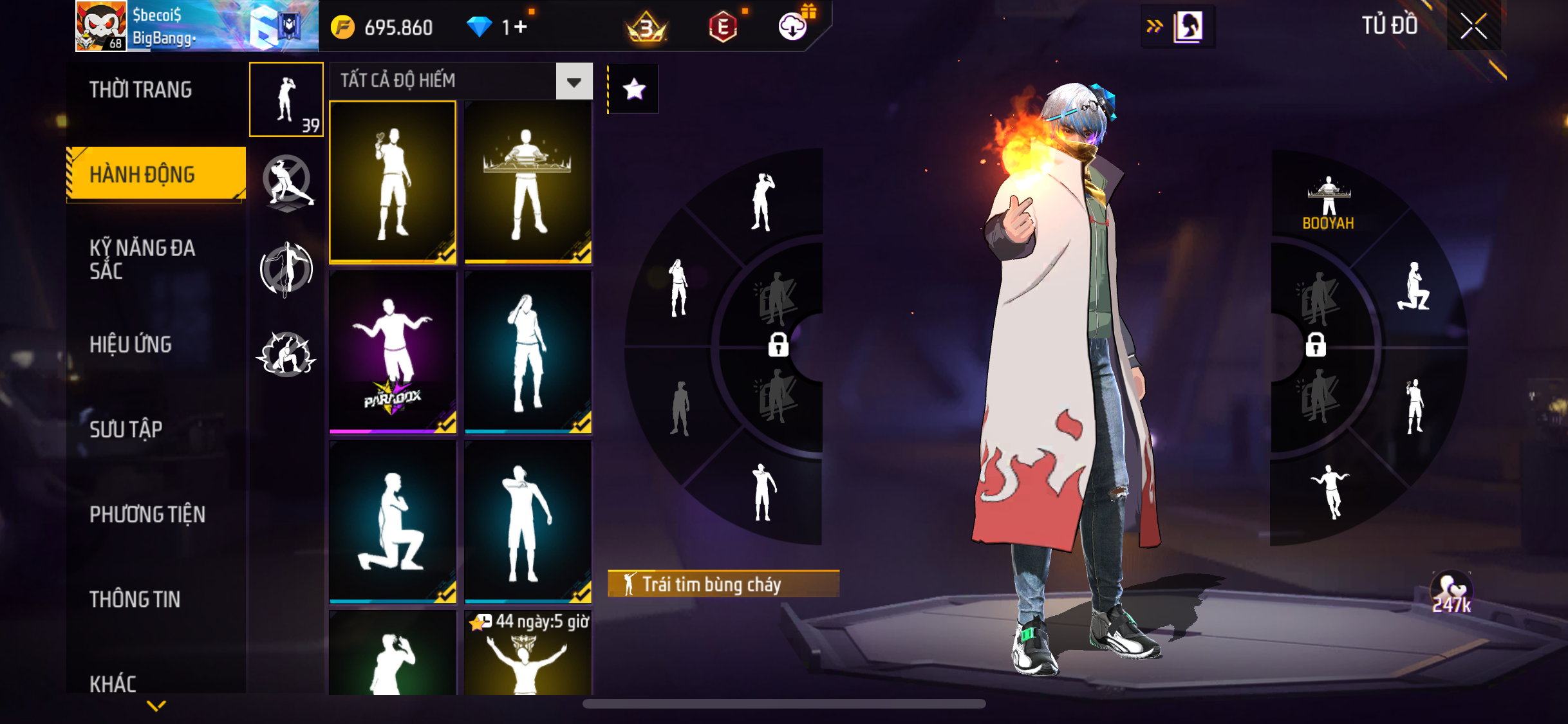Open the cloud download icon with gift
The image size is (1568, 724).
coord(794,26)
